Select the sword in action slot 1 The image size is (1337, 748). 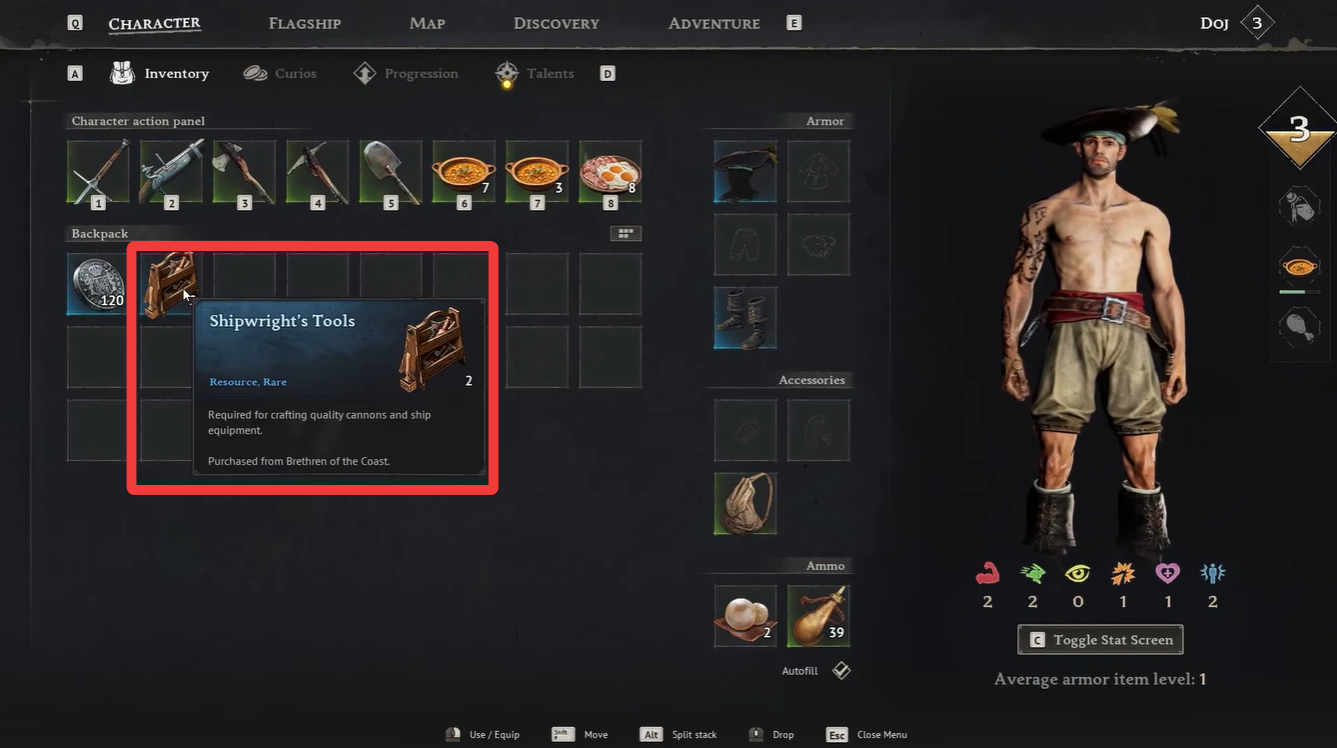[x=97, y=172]
